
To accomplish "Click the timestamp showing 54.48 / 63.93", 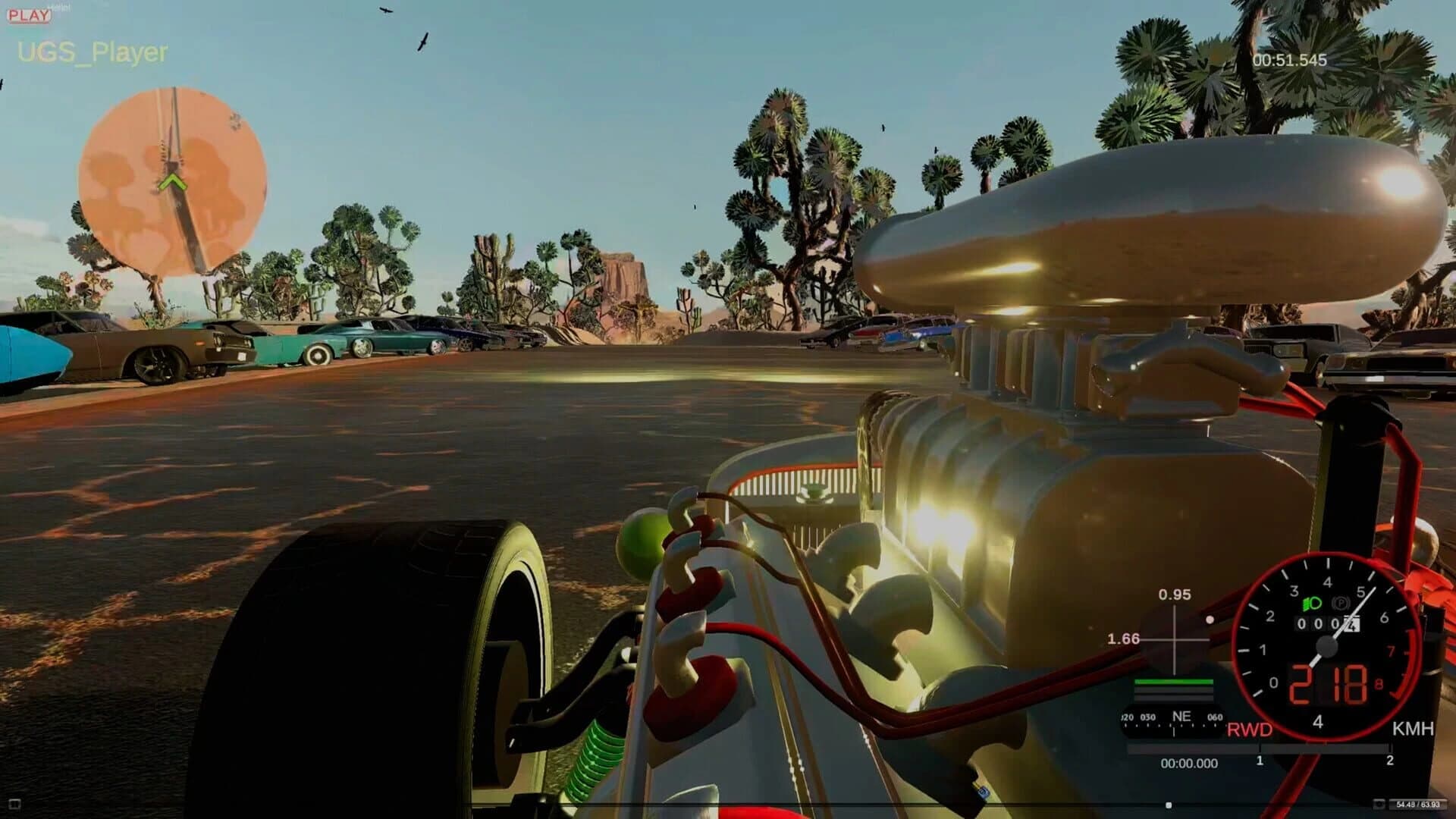I will click(1418, 805).
